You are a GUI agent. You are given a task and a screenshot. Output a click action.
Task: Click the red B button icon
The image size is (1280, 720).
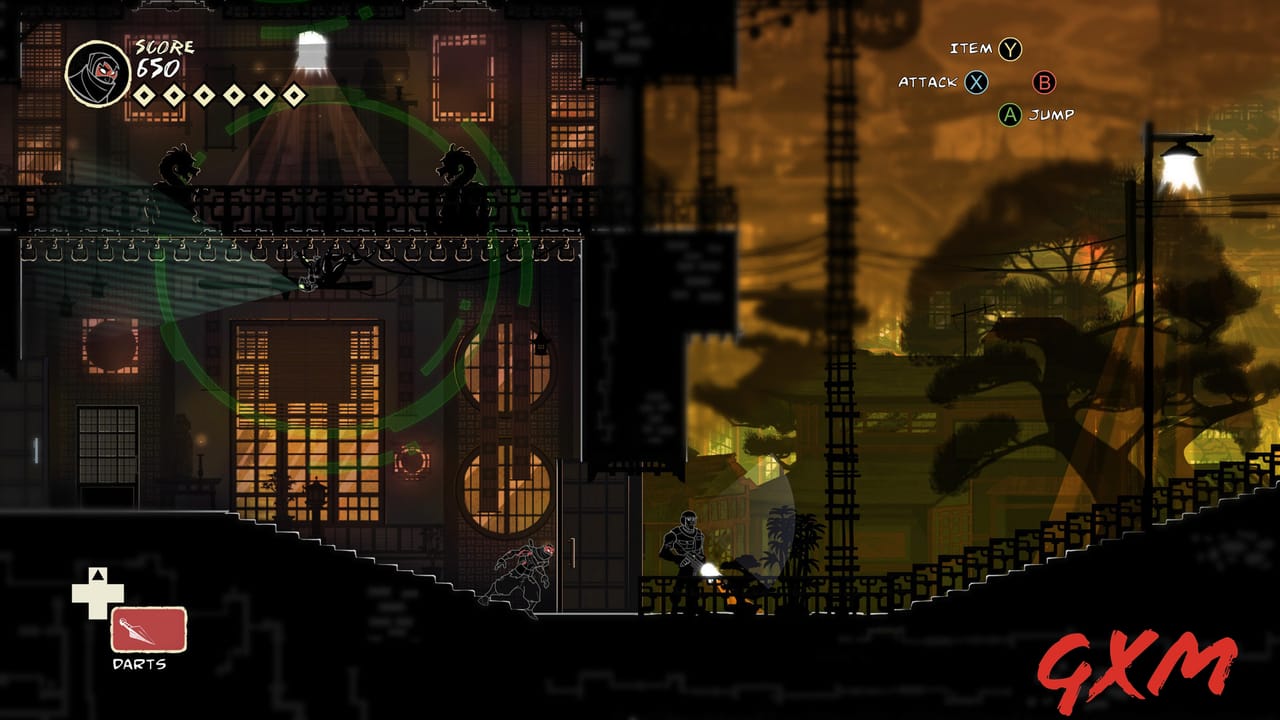[1045, 84]
